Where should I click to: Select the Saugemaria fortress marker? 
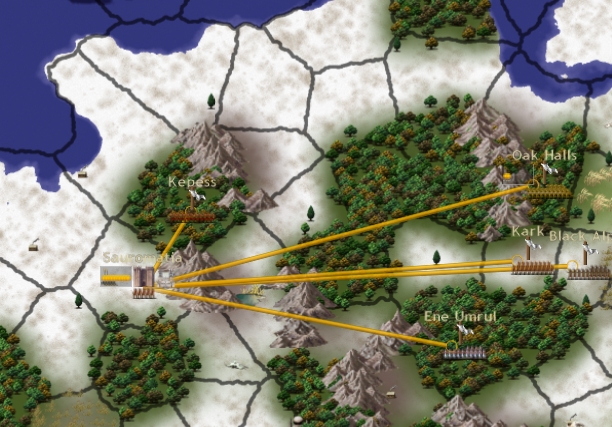pyautogui.click(x=144, y=282)
